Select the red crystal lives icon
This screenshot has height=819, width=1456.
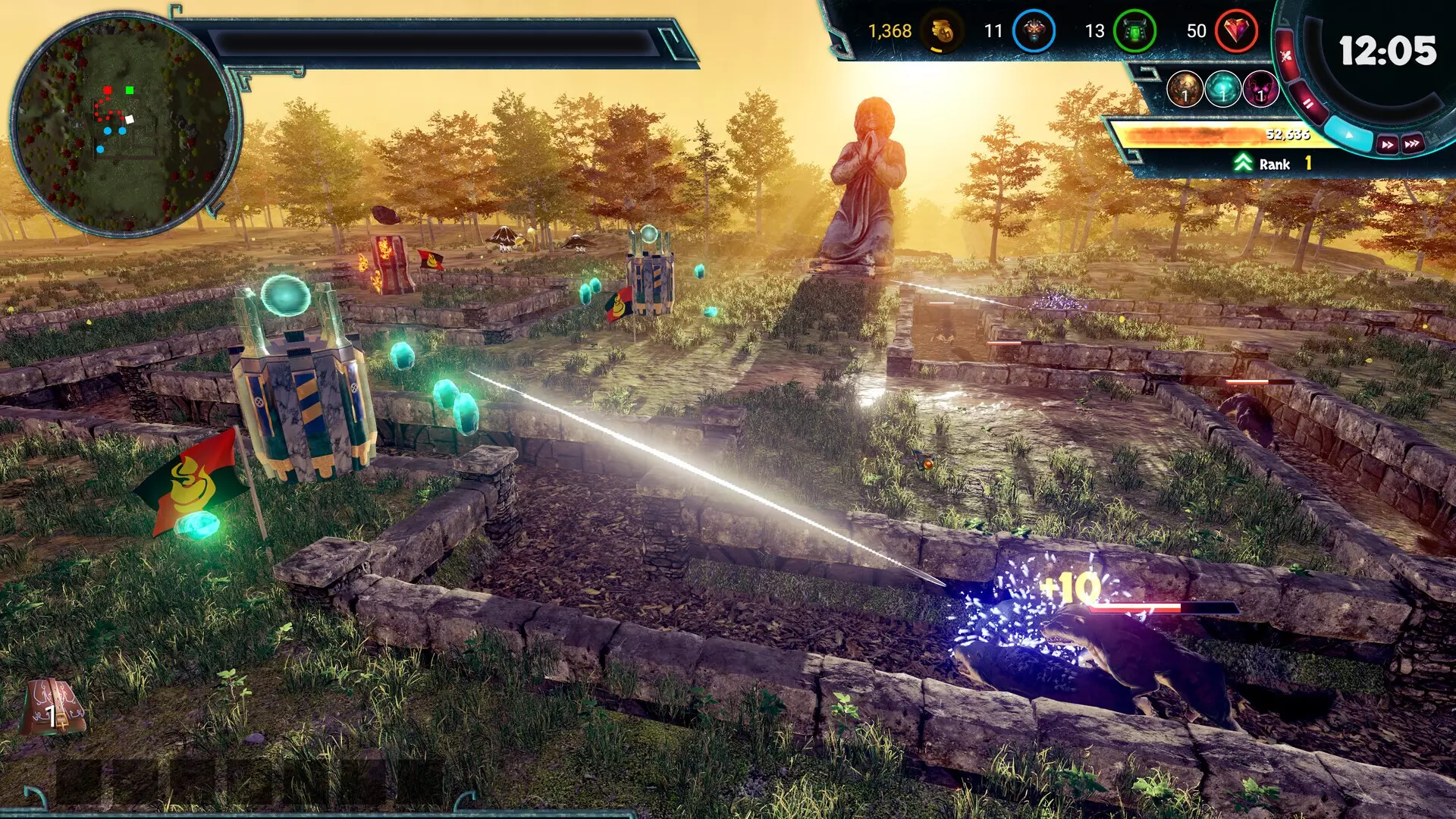(1236, 32)
